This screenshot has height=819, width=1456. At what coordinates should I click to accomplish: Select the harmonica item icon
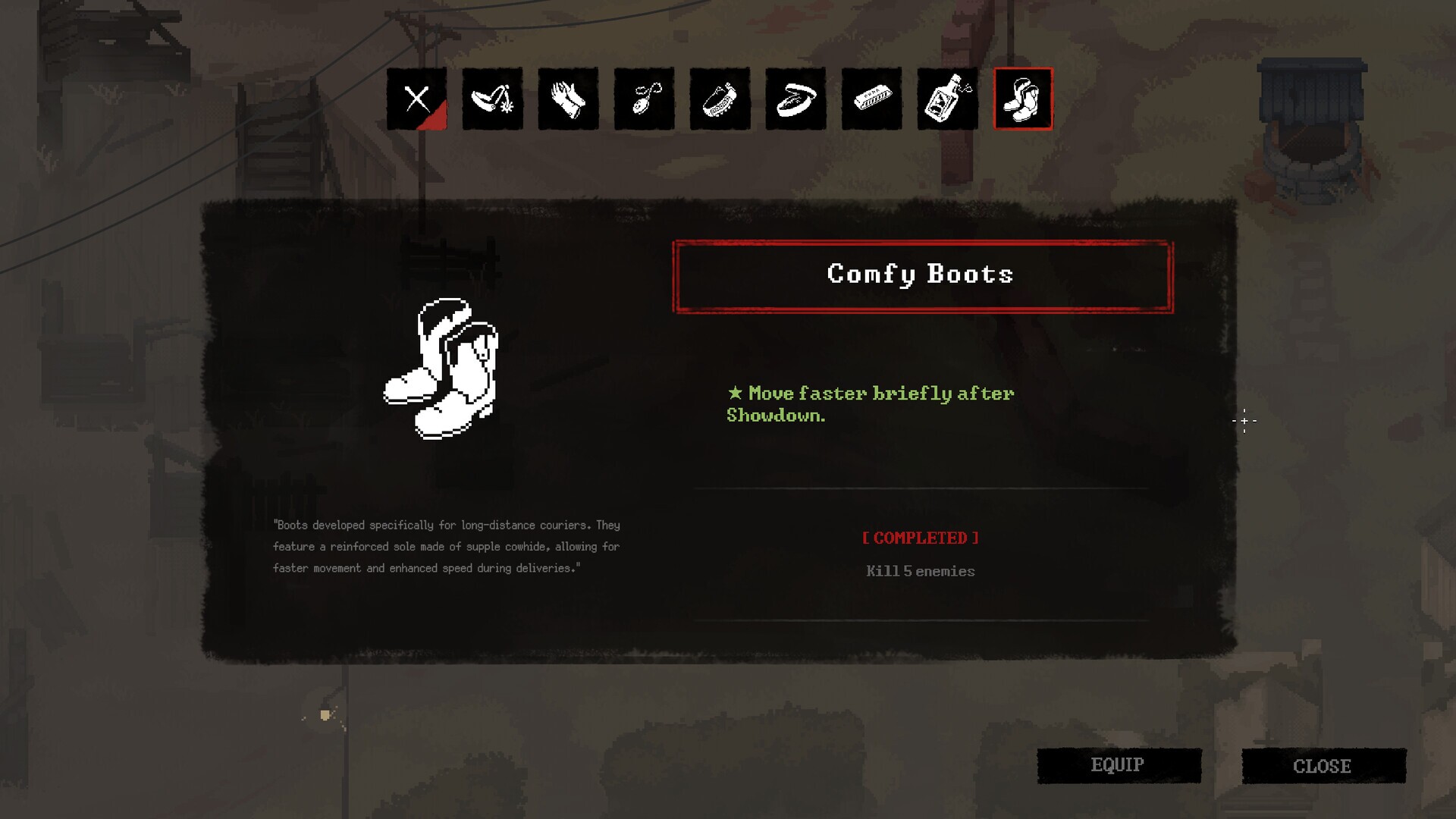(x=871, y=99)
